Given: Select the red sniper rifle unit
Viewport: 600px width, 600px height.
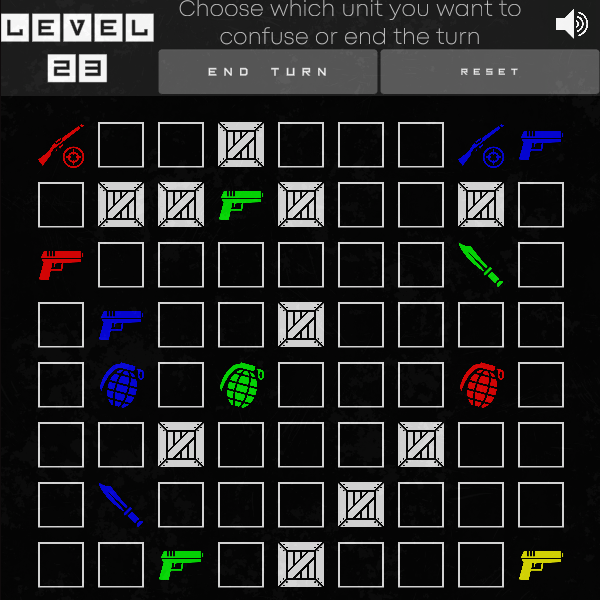Looking at the screenshot, I should pos(61,145).
